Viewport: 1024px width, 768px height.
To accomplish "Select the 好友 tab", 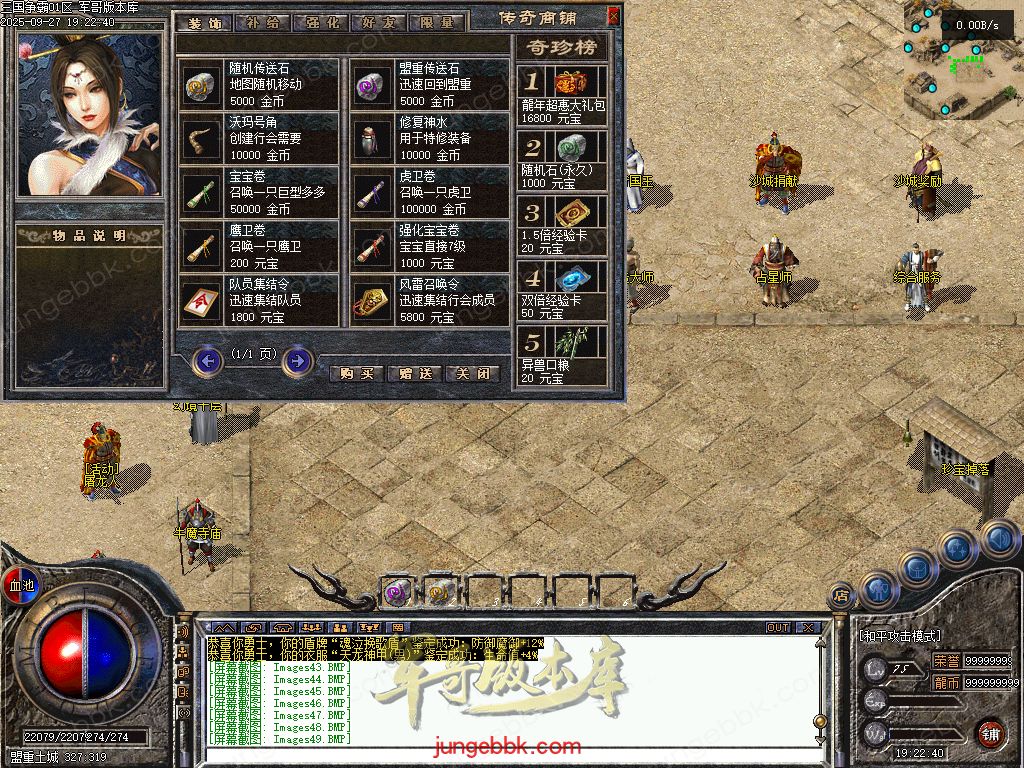I will (381, 21).
